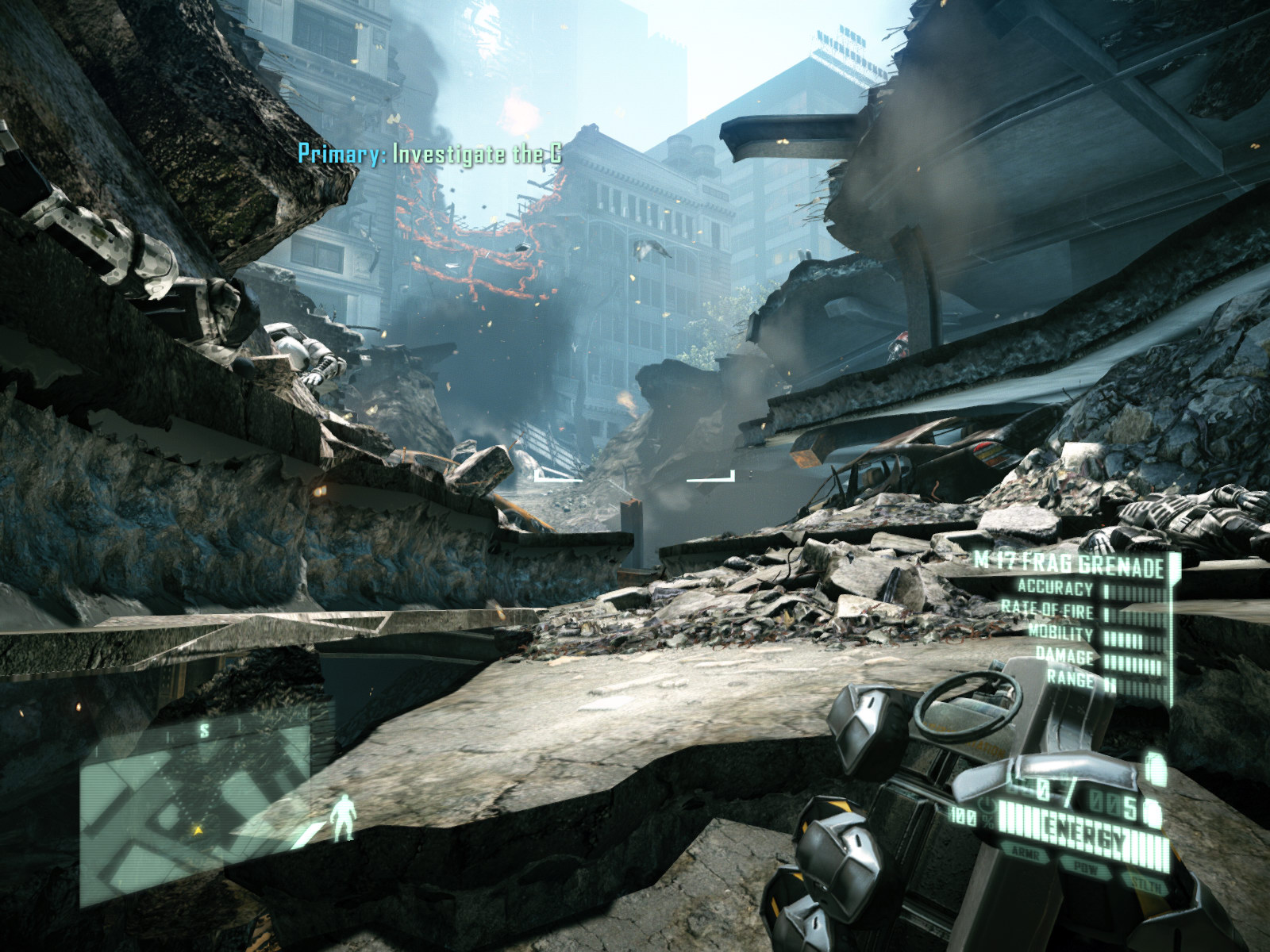The width and height of the screenshot is (1270, 952).
Task: Click the standing figure stance icon
Action: [344, 819]
